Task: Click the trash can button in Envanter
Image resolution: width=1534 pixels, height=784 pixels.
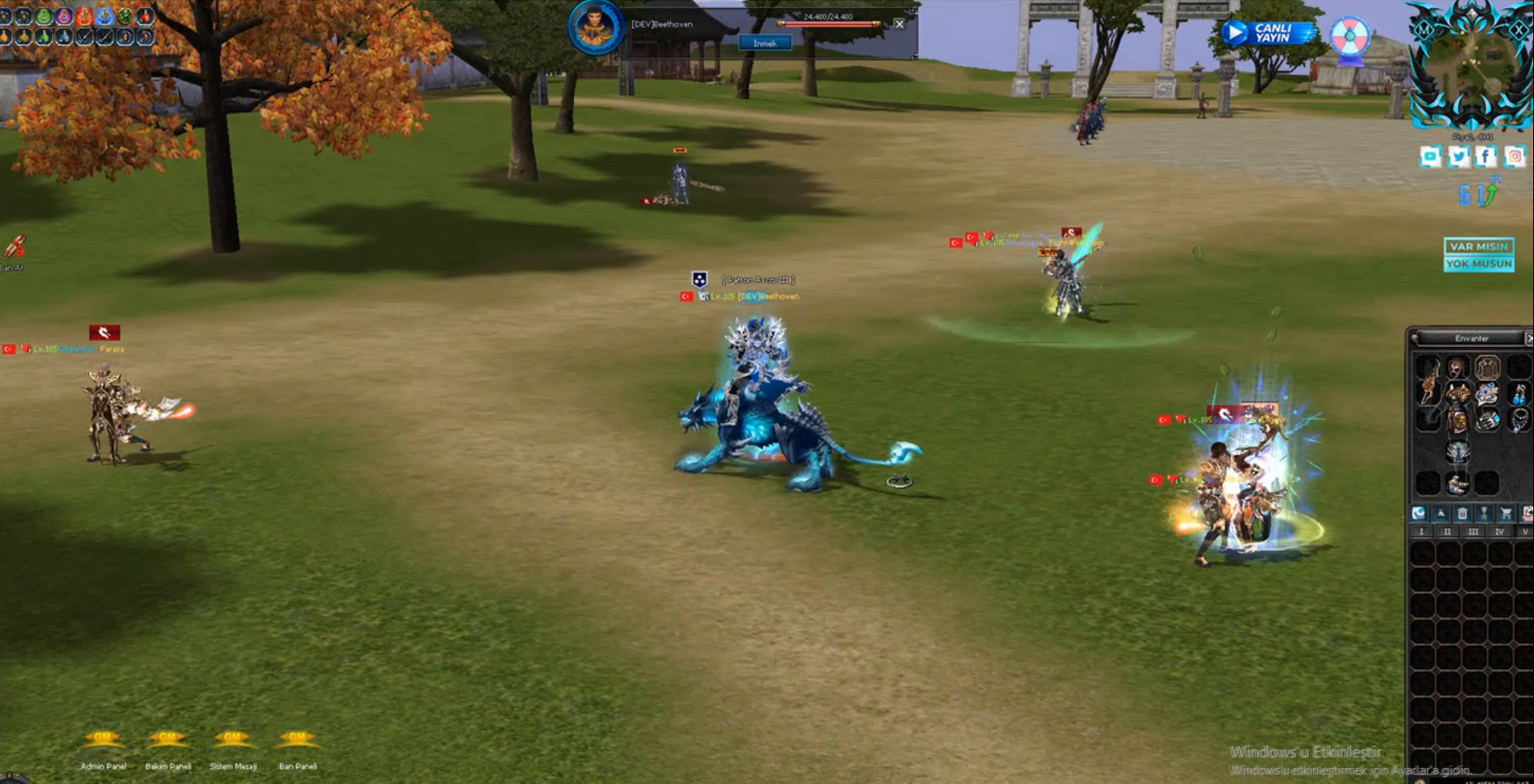Action: click(1462, 513)
